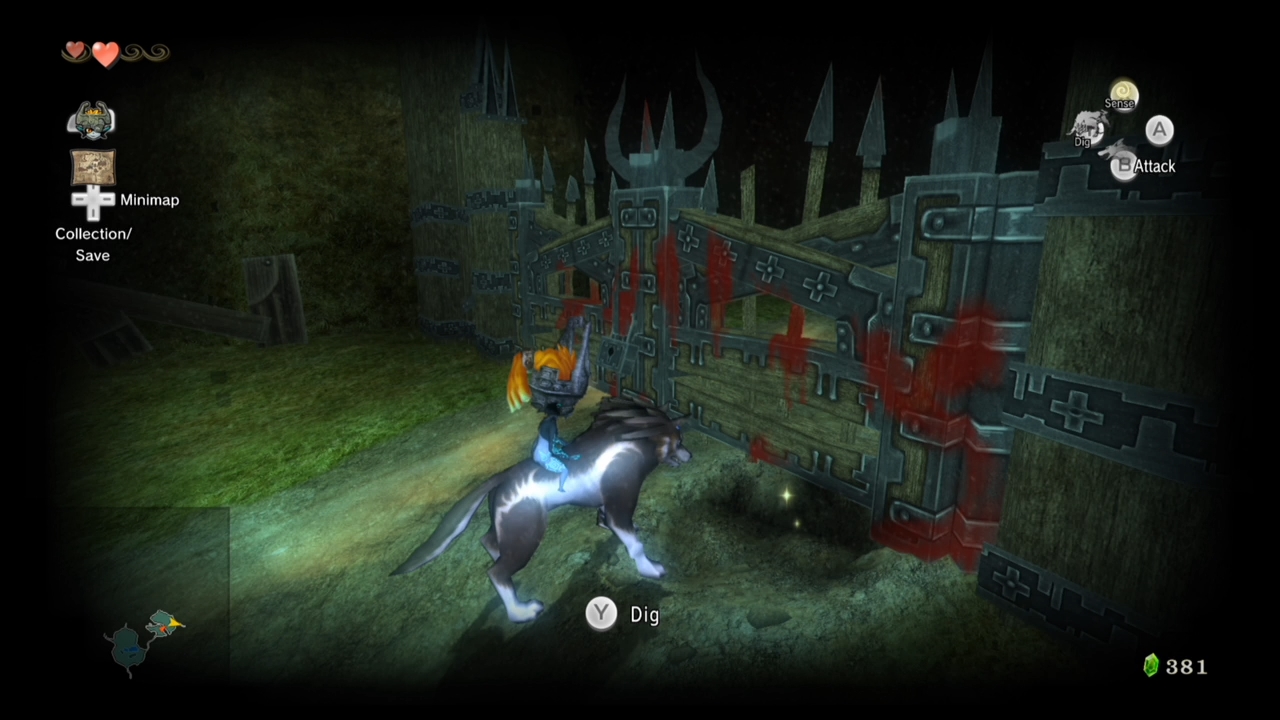Click the green rupee icon
Image resolution: width=1280 pixels, height=720 pixels.
pos(1149,666)
